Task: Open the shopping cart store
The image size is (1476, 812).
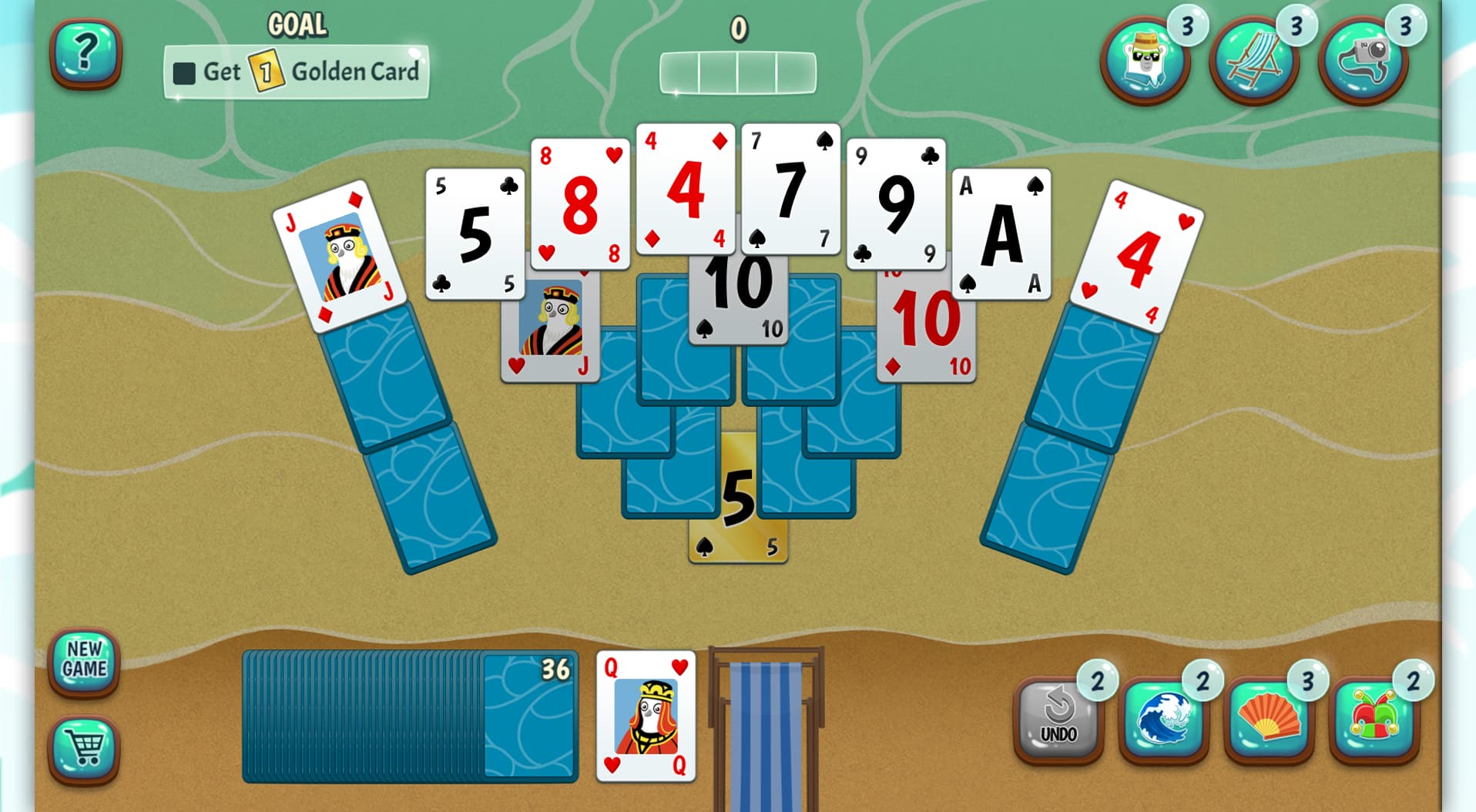Action: point(86,742)
